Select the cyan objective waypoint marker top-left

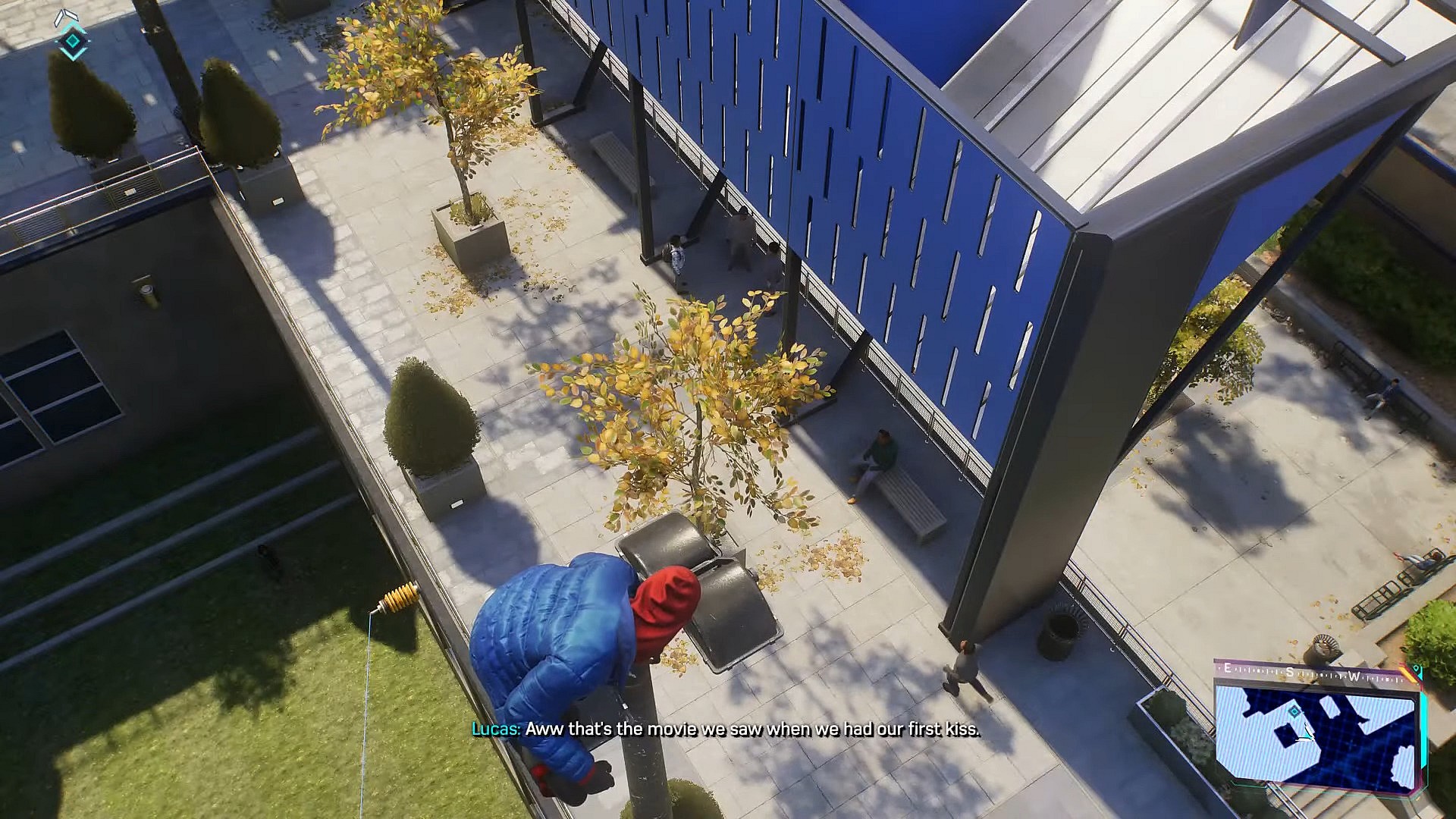pos(73,41)
